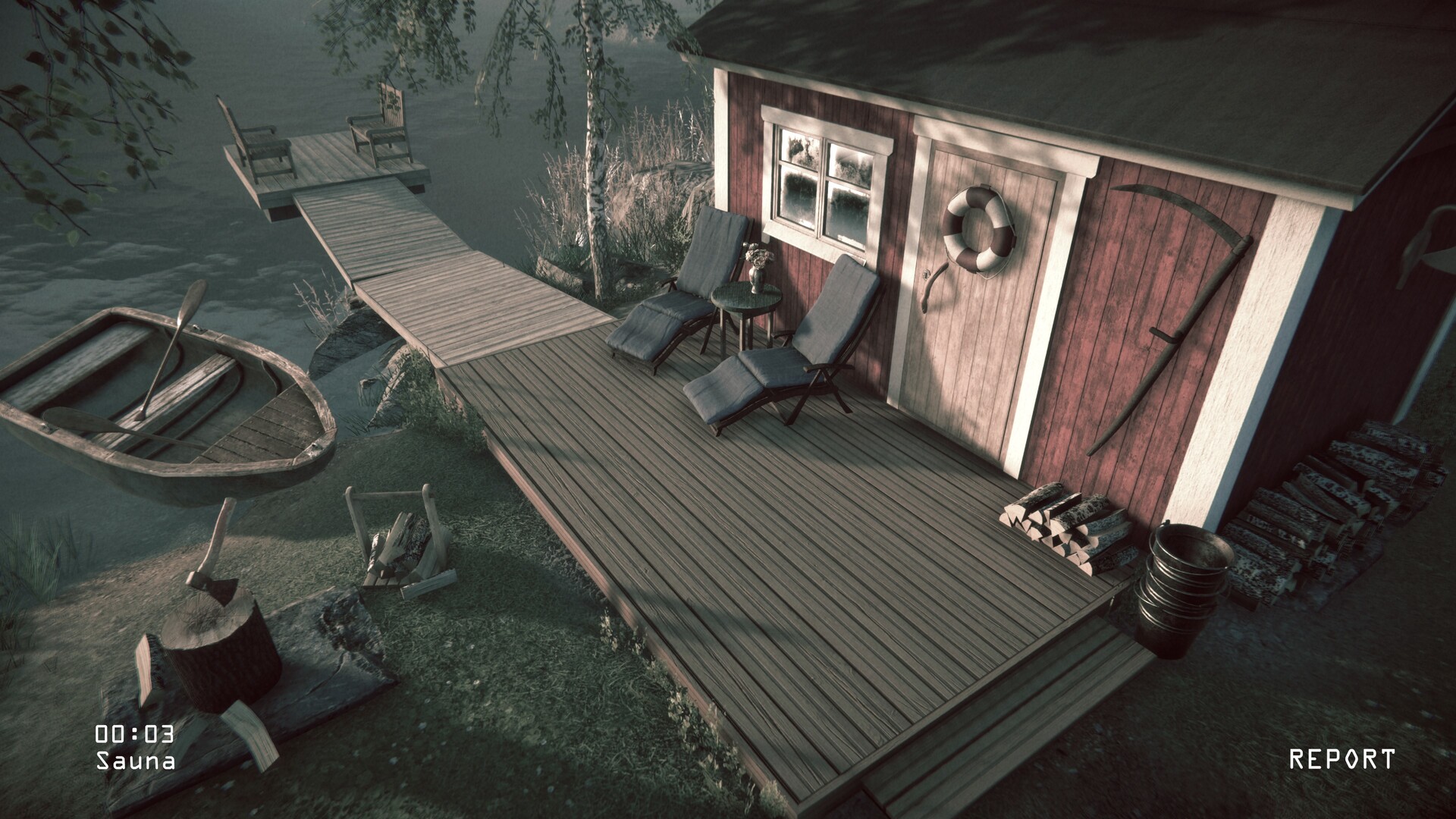Click the 00:03 timer display
1456x819 pixels.
pos(133,733)
